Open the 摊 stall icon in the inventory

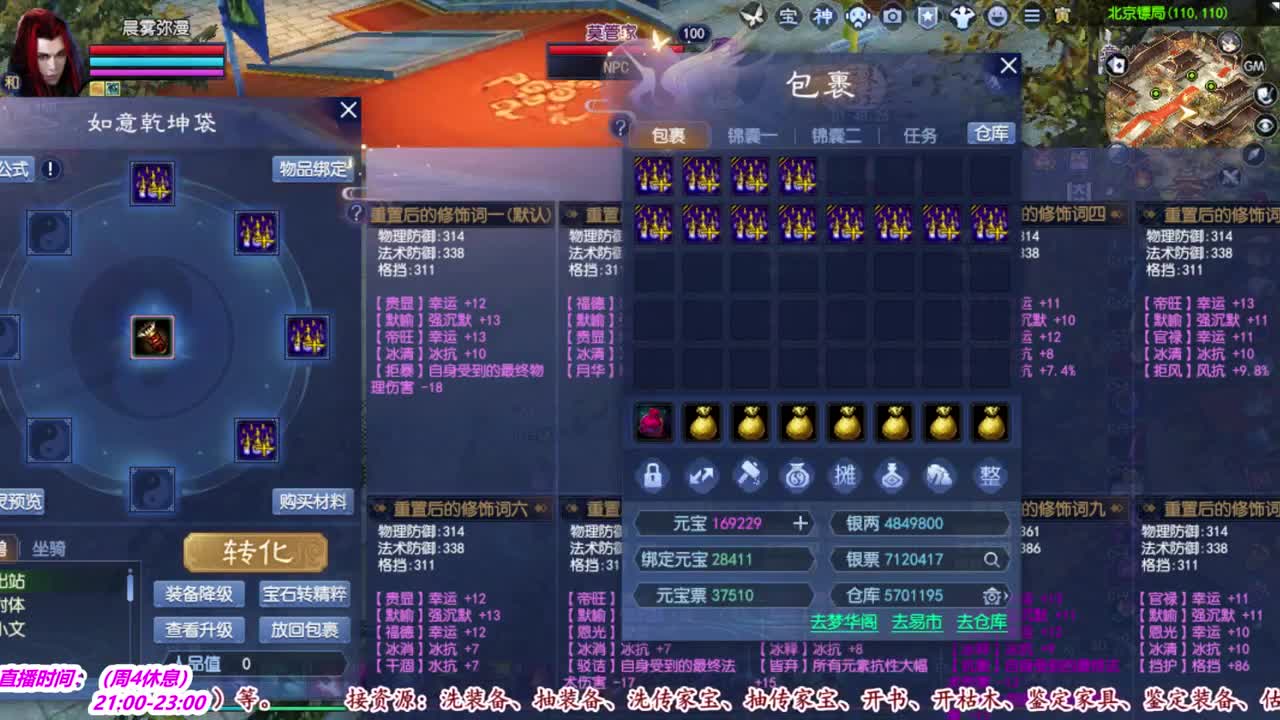[x=845, y=476]
